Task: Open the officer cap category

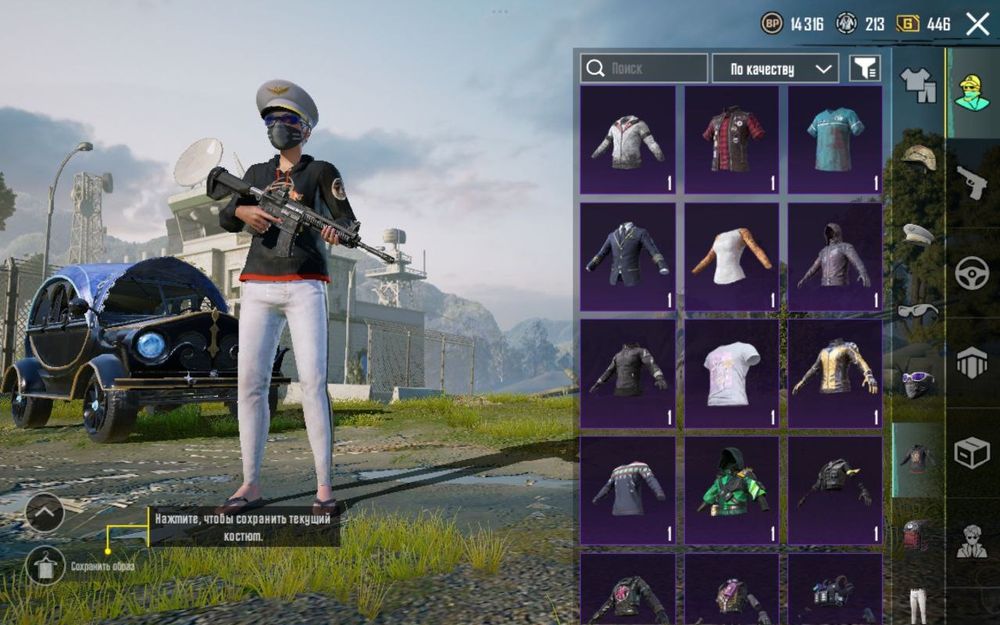Action: click(x=918, y=233)
